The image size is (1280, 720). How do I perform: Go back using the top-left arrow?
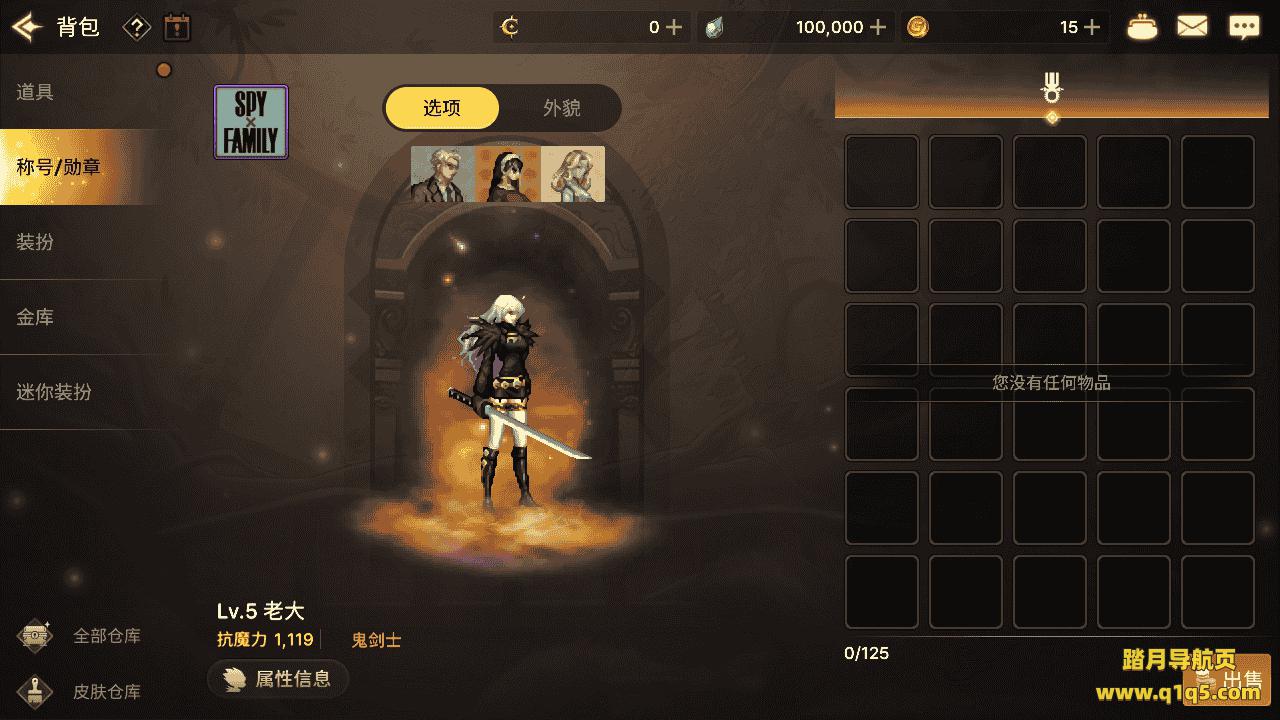(x=27, y=27)
